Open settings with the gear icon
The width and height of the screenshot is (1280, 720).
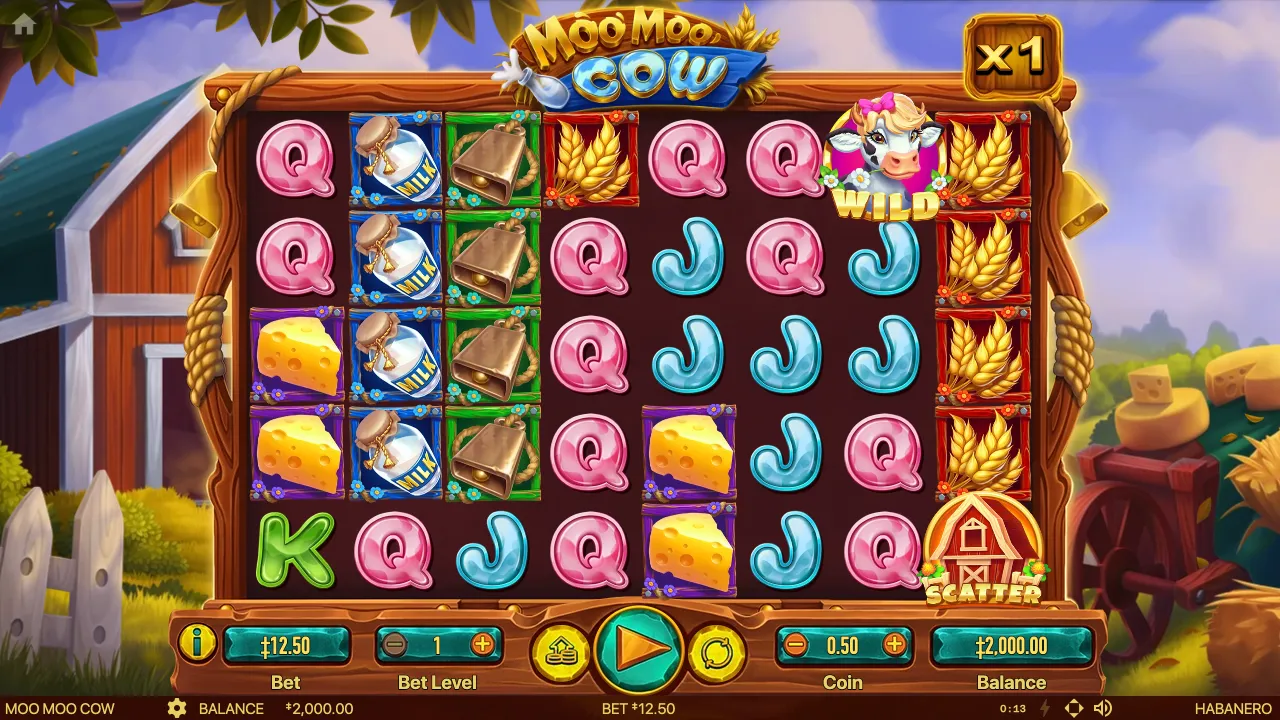click(177, 708)
